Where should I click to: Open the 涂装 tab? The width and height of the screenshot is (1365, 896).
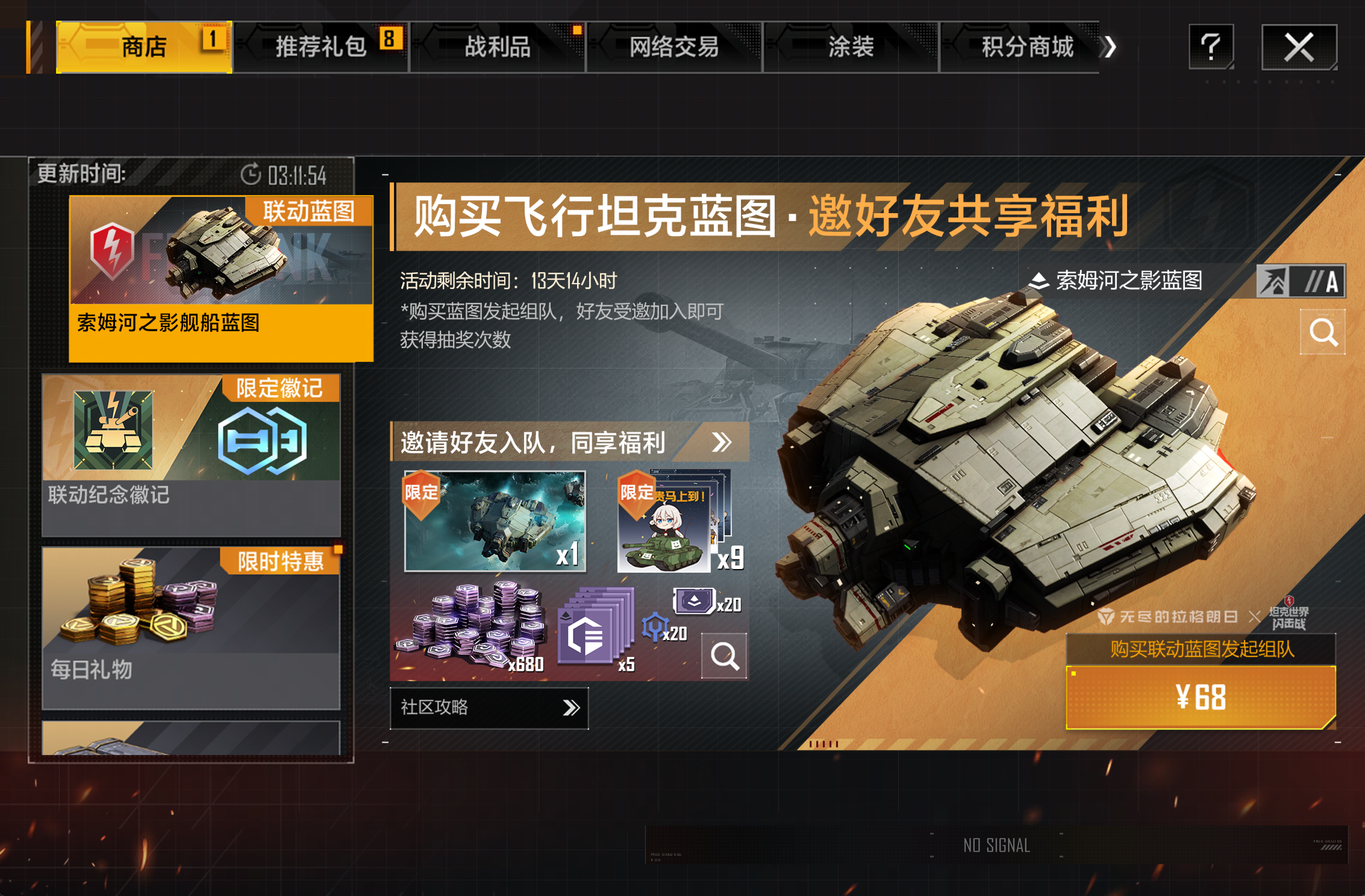tap(851, 47)
